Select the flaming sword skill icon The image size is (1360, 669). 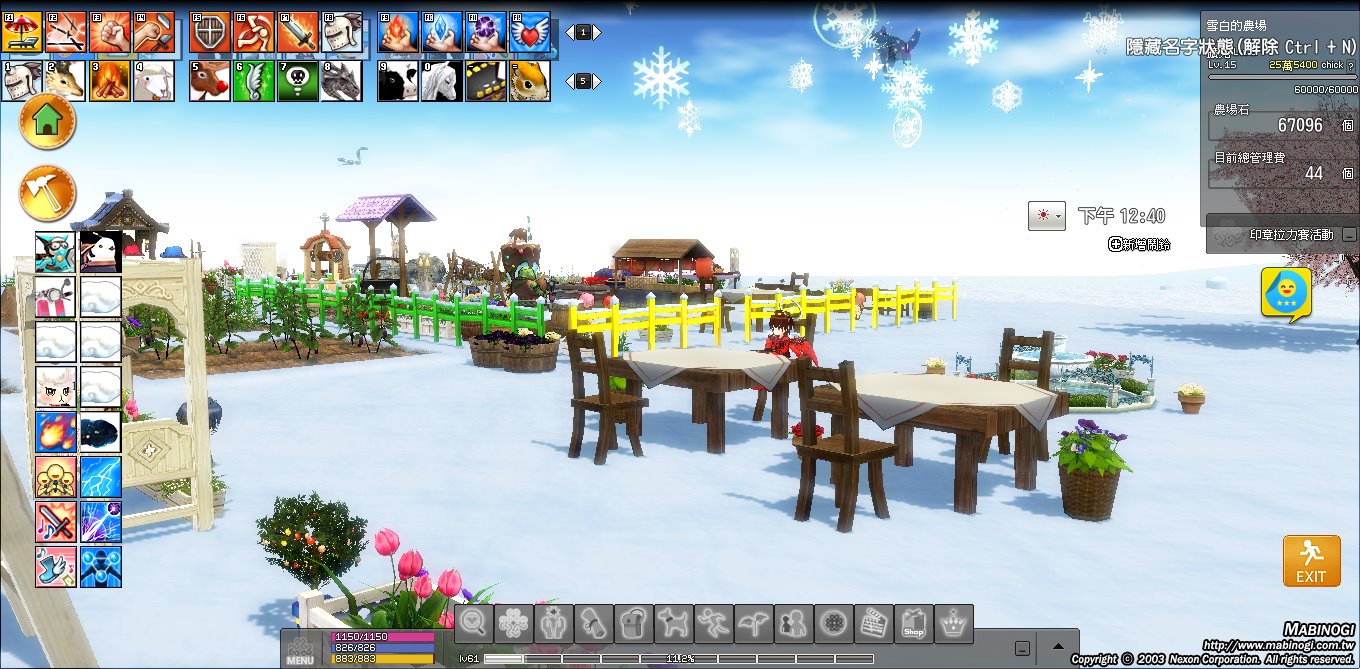pos(298,32)
